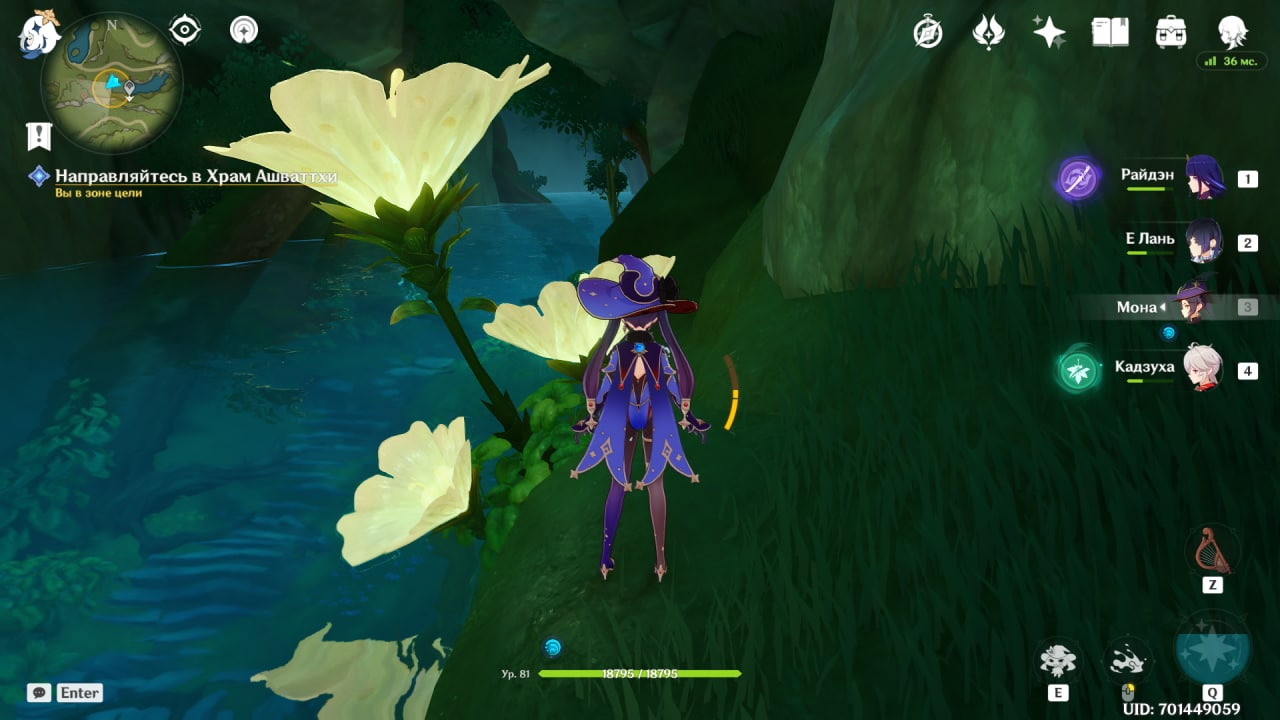
Task: Open the character screen icon
Action: pyautogui.click(x=1232, y=32)
